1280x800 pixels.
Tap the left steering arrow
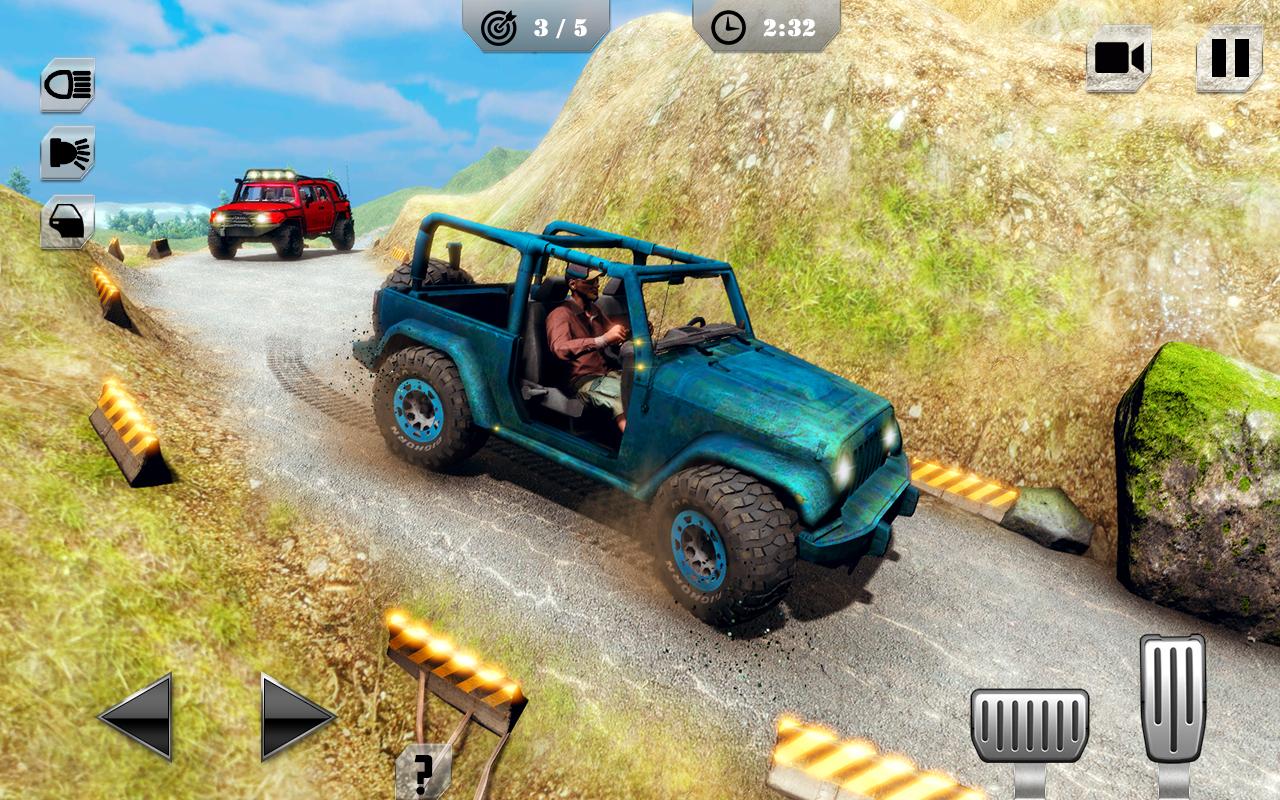(x=133, y=718)
